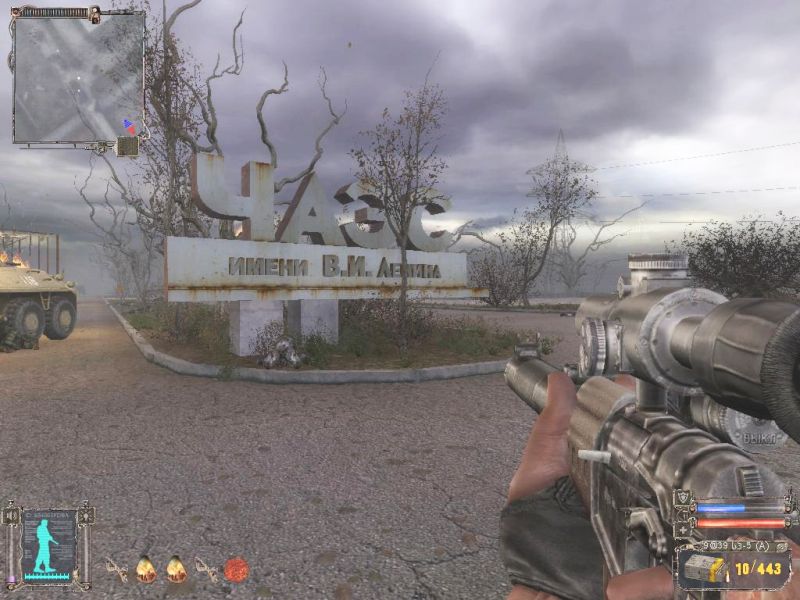Click the speaker noise indicator icon
Viewport: 800px width, 600px height.
click(12, 516)
